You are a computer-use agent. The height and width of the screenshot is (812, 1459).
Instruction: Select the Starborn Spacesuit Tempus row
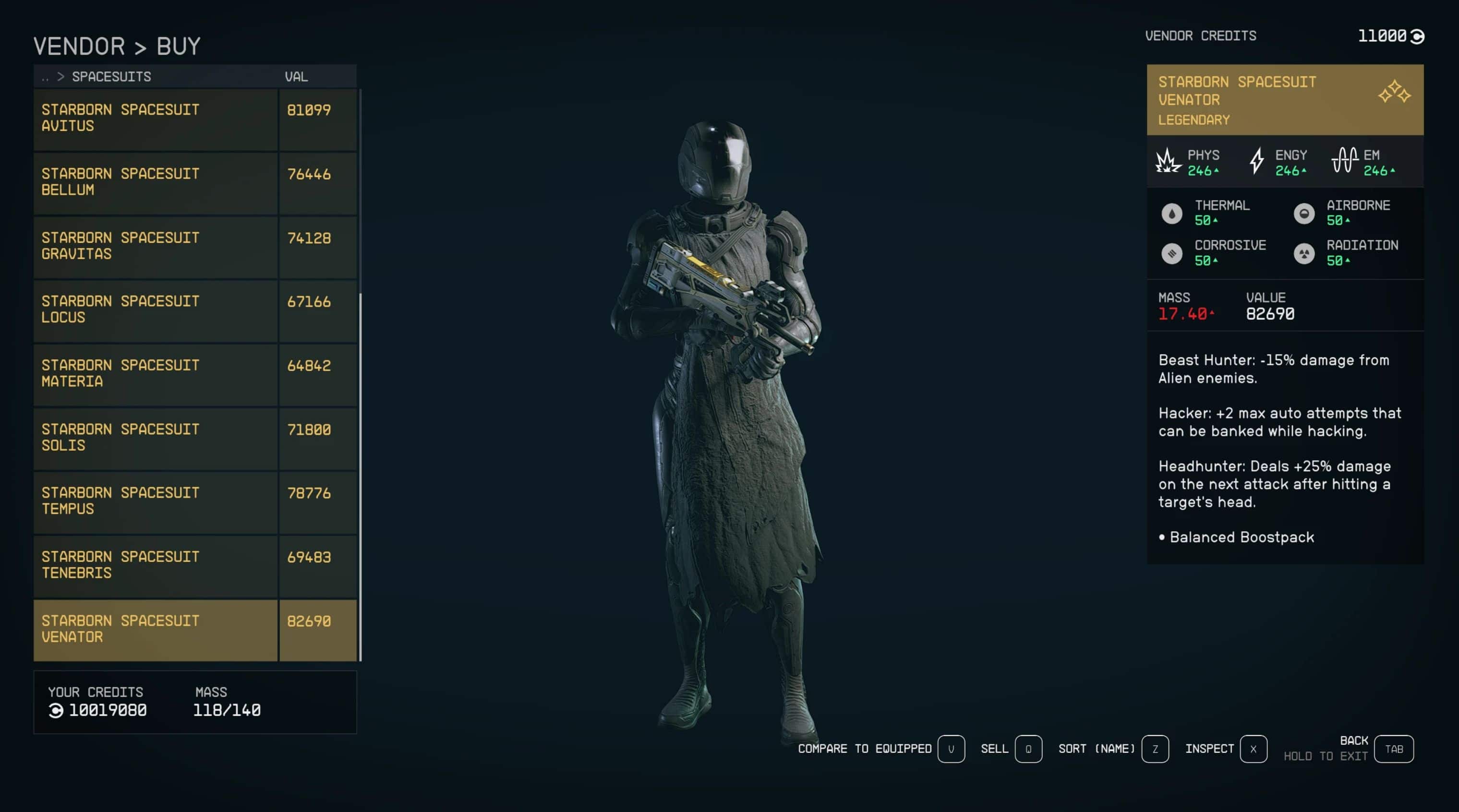pos(156,501)
